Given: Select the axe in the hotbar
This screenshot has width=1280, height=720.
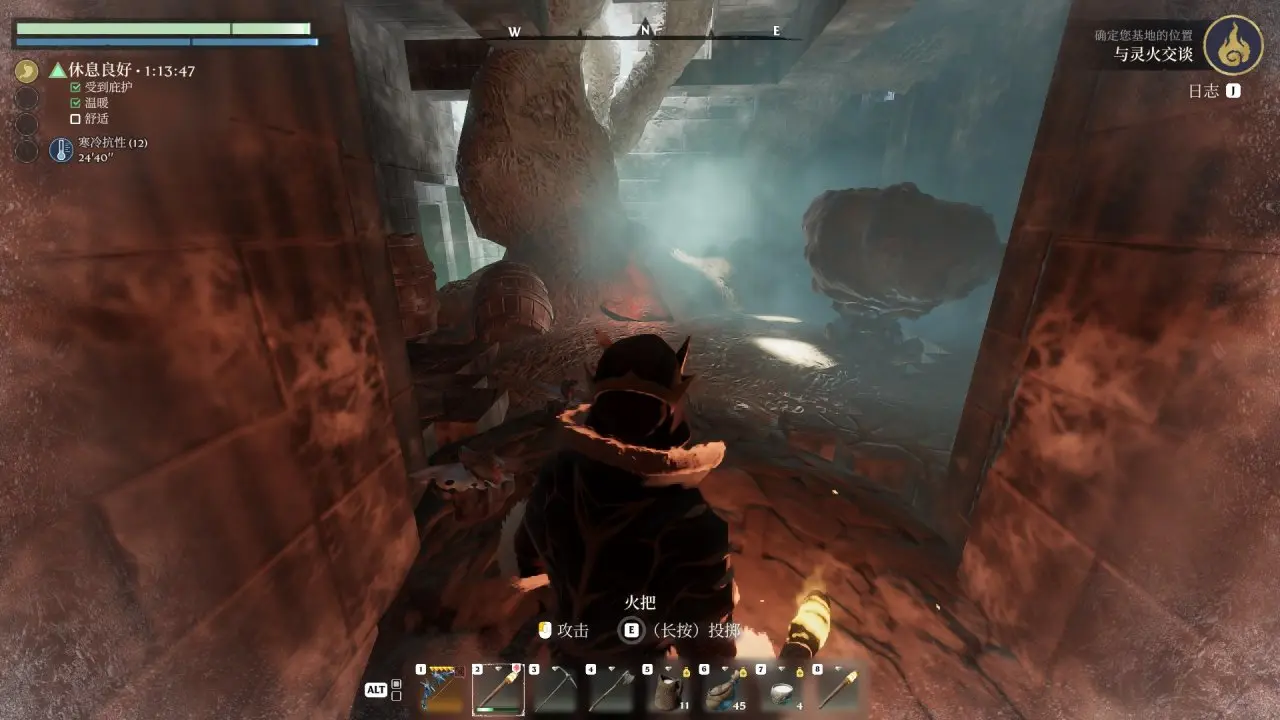Looking at the screenshot, I should click(611, 689).
